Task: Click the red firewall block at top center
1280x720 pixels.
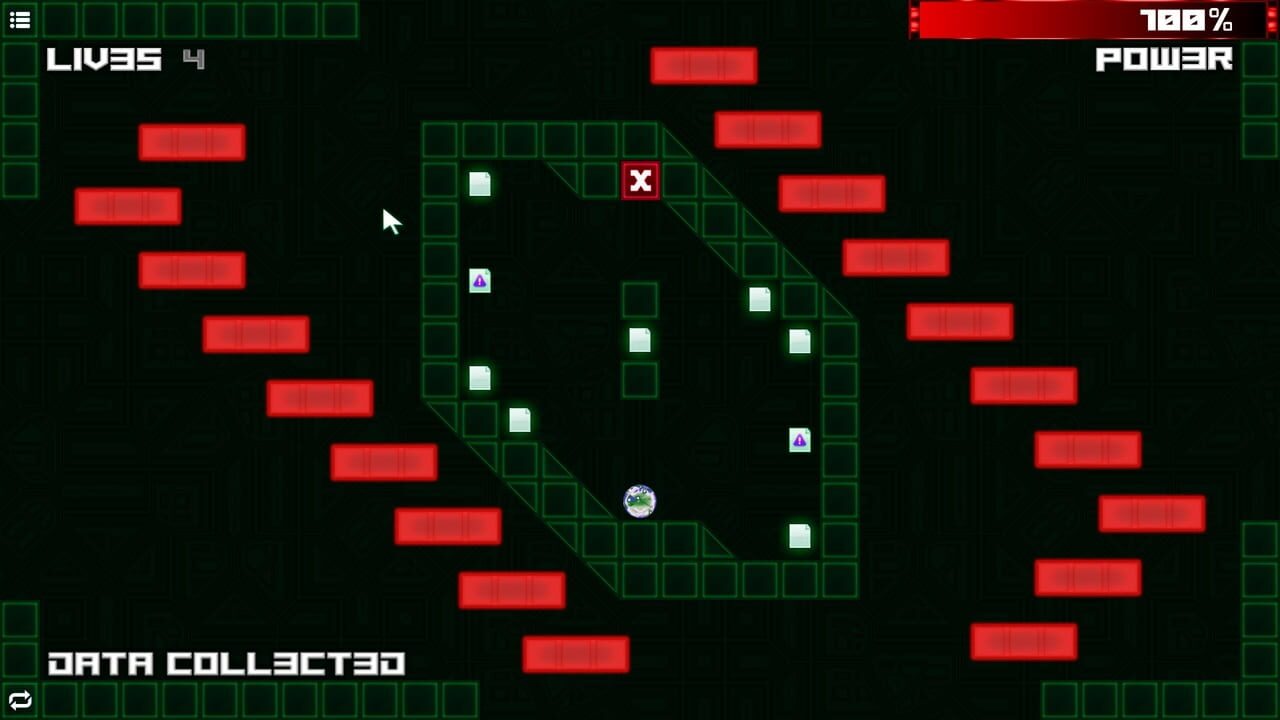Action: click(702, 64)
